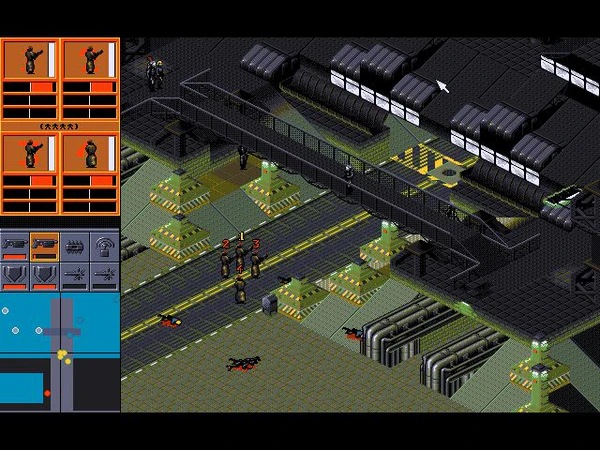Select agent 1's portrait
This screenshot has width=600, height=450.
point(30,60)
